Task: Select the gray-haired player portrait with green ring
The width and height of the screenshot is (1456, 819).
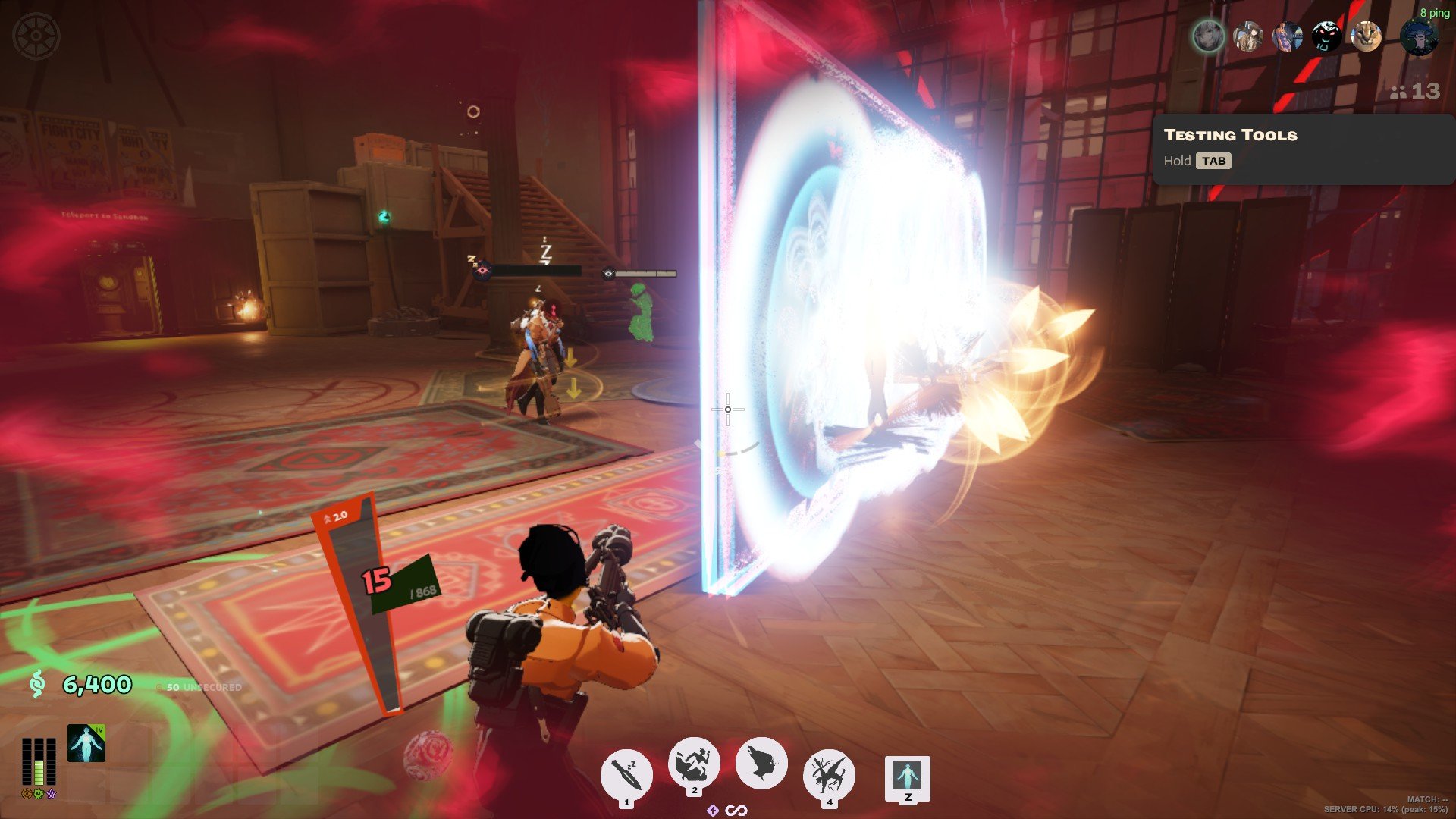Action: (1208, 36)
